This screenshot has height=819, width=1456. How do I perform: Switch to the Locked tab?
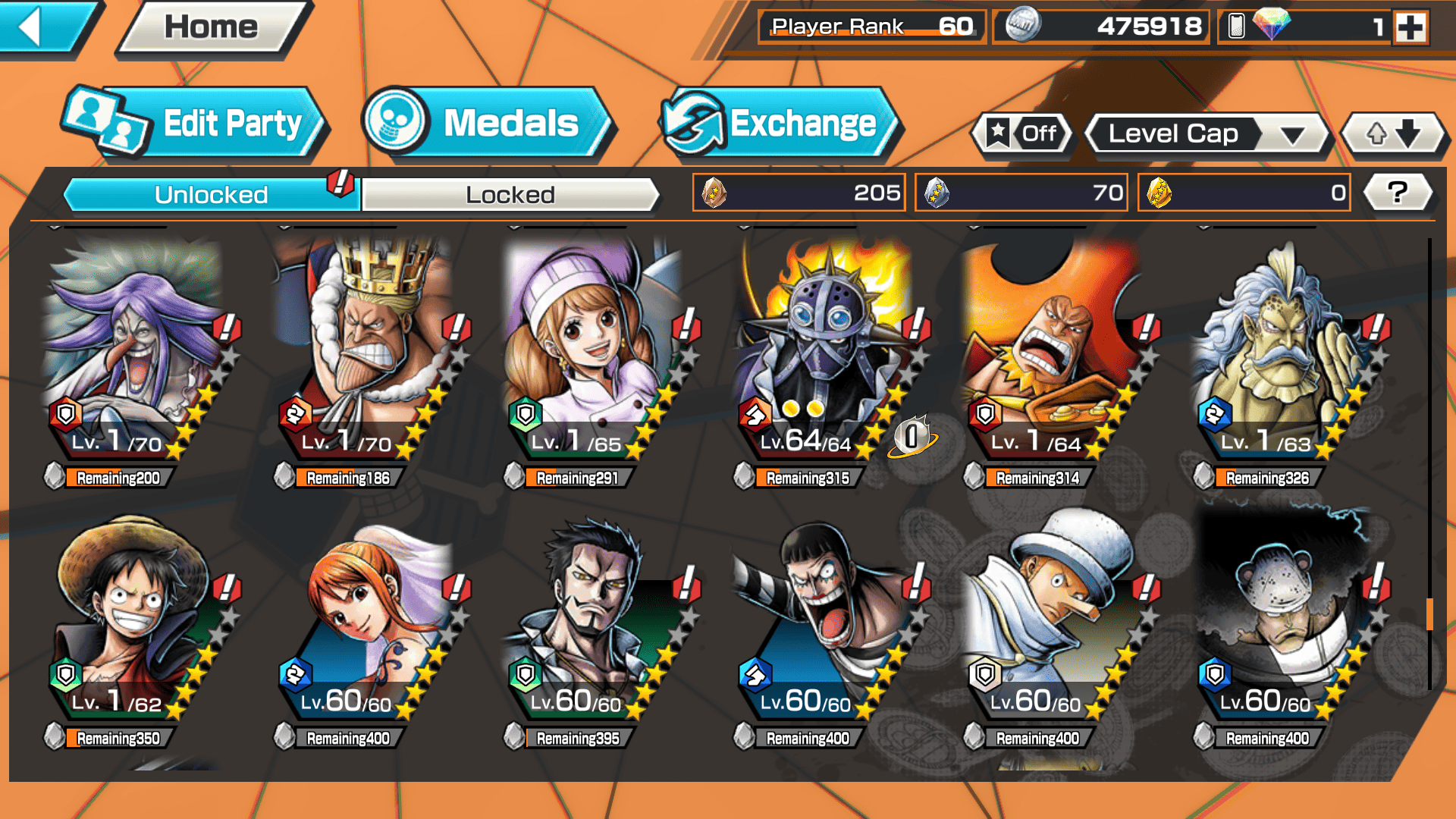pyautogui.click(x=510, y=195)
